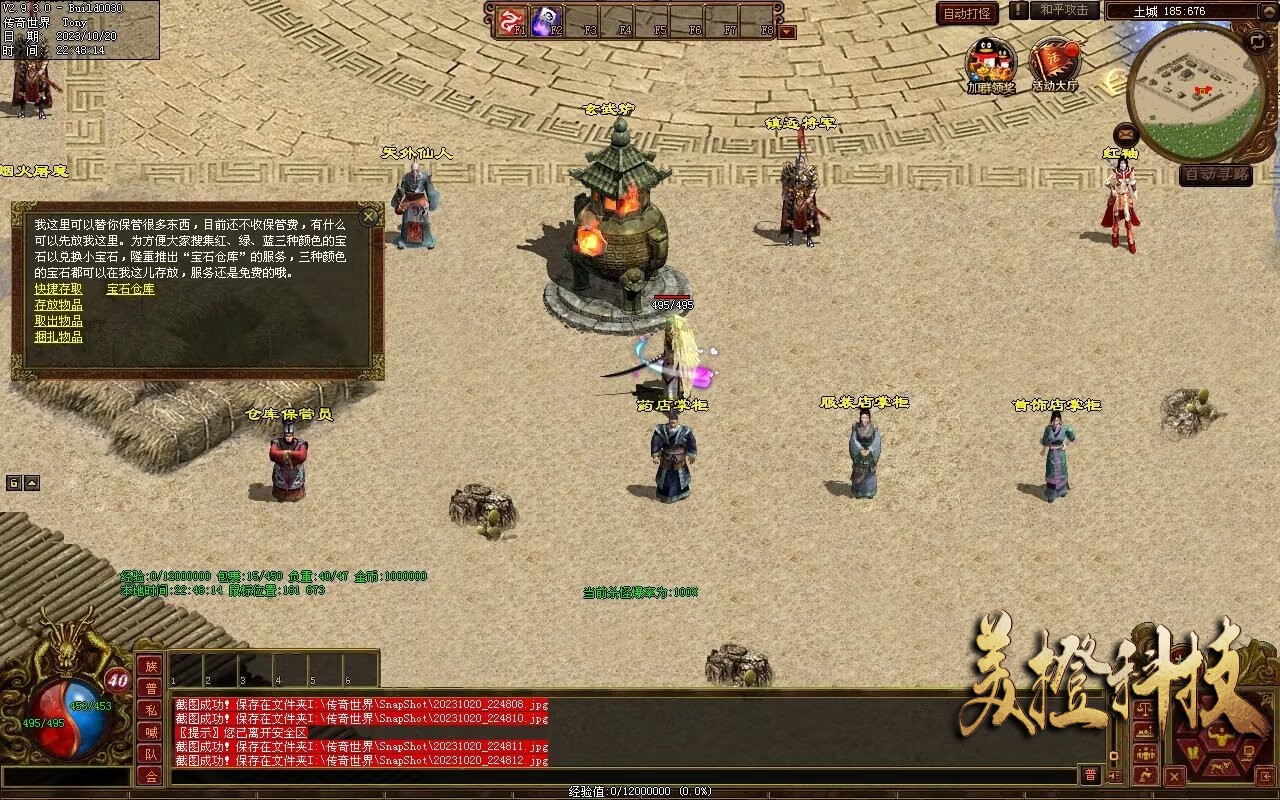Image resolution: width=1280 pixels, height=800 pixels.
Task: Use the red dragon skill in slot F1
Action: tap(513, 19)
